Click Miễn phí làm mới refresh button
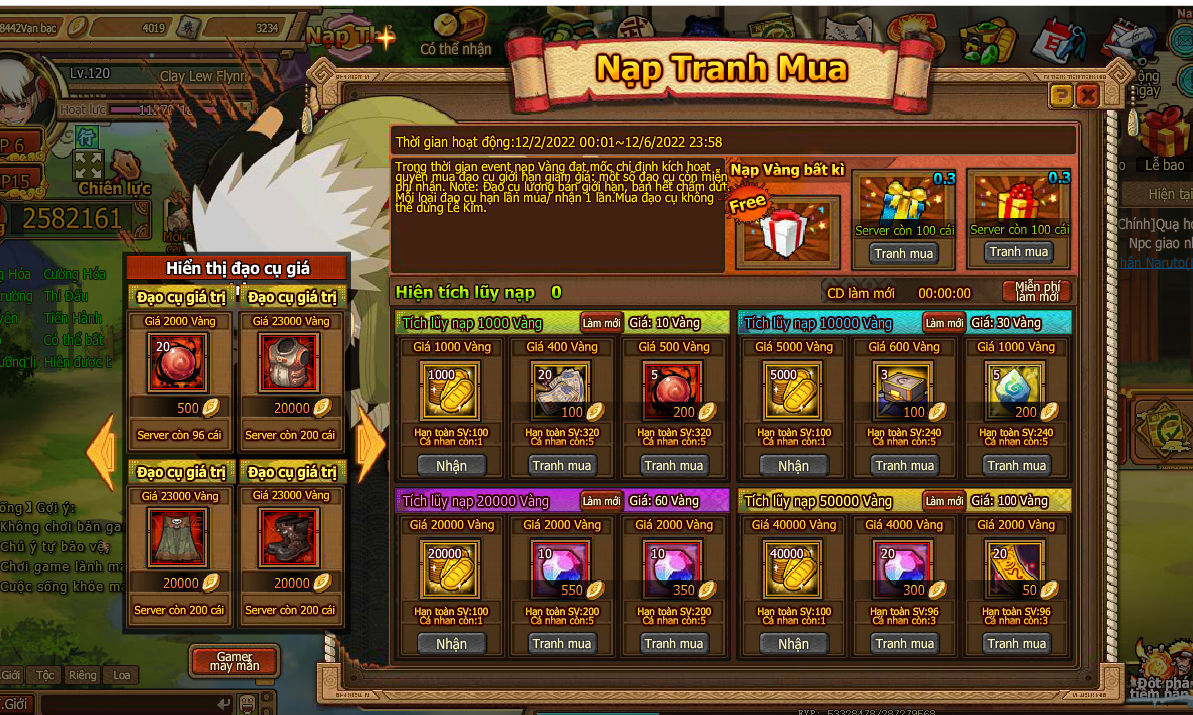 point(1036,292)
